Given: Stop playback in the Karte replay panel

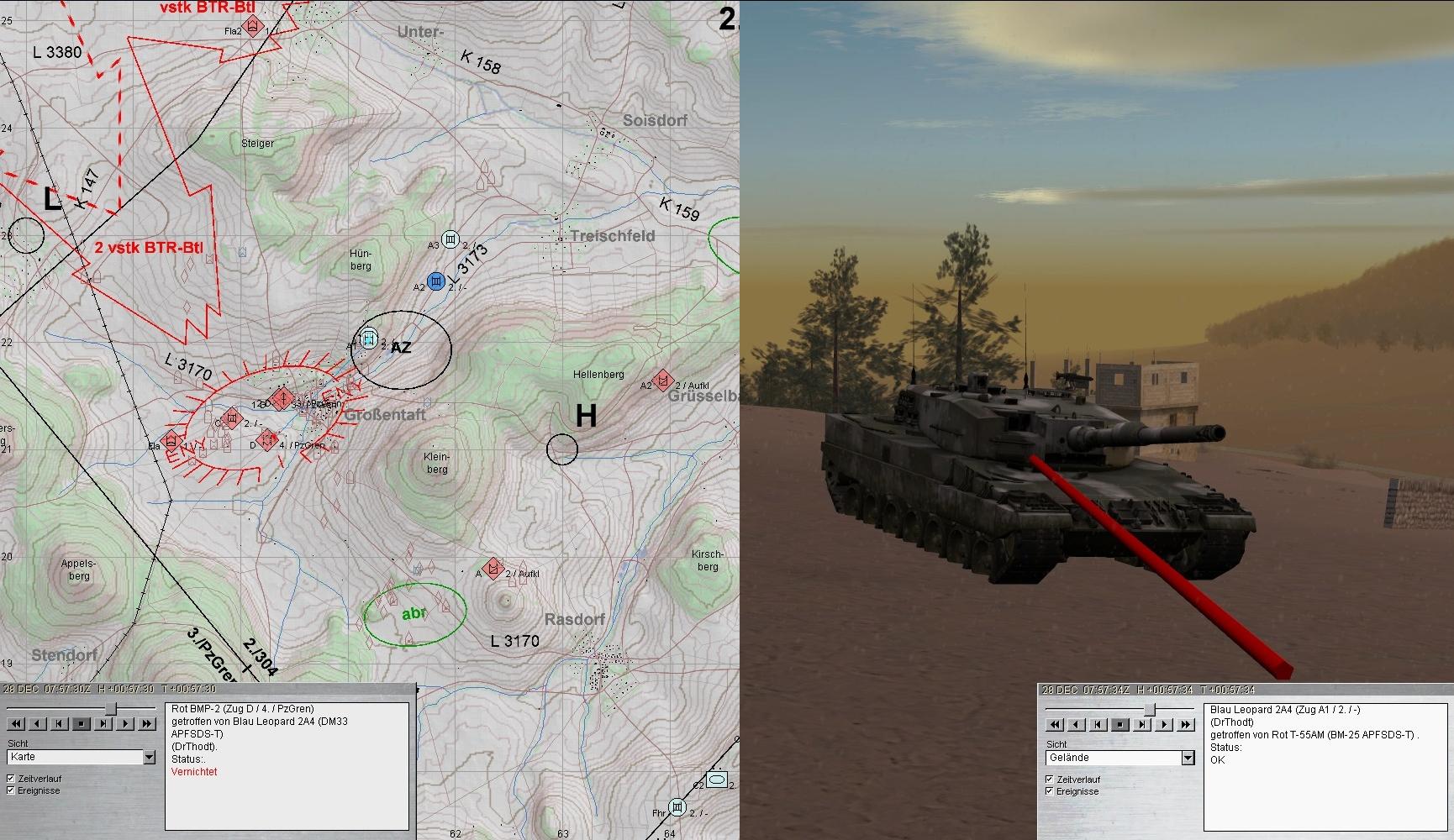Looking at the screenshot, I should [x=82, y=723].
